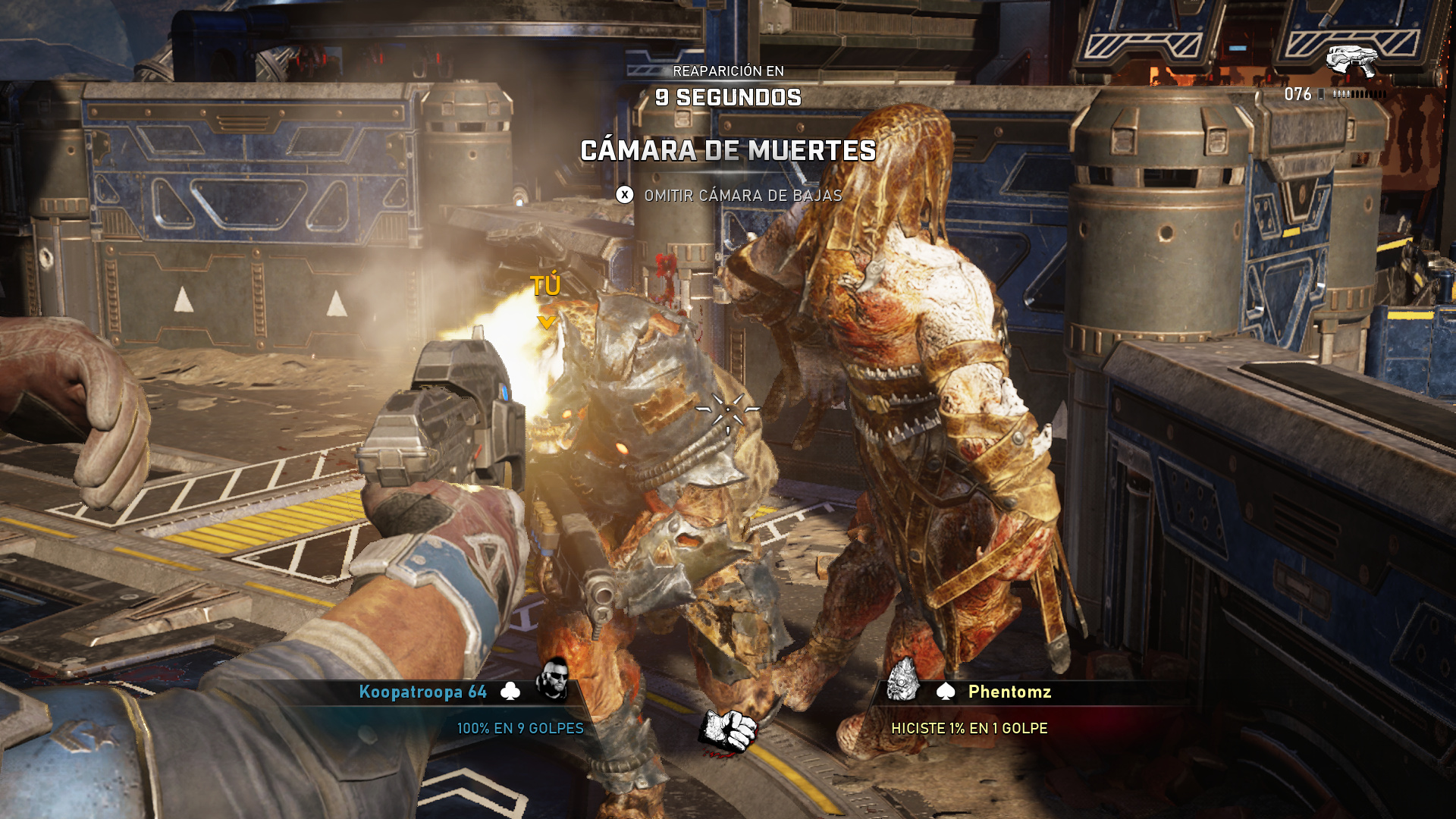Click Phentomz's Locust character portrait
Screen dimensions: 1456x819
(903, 679)
